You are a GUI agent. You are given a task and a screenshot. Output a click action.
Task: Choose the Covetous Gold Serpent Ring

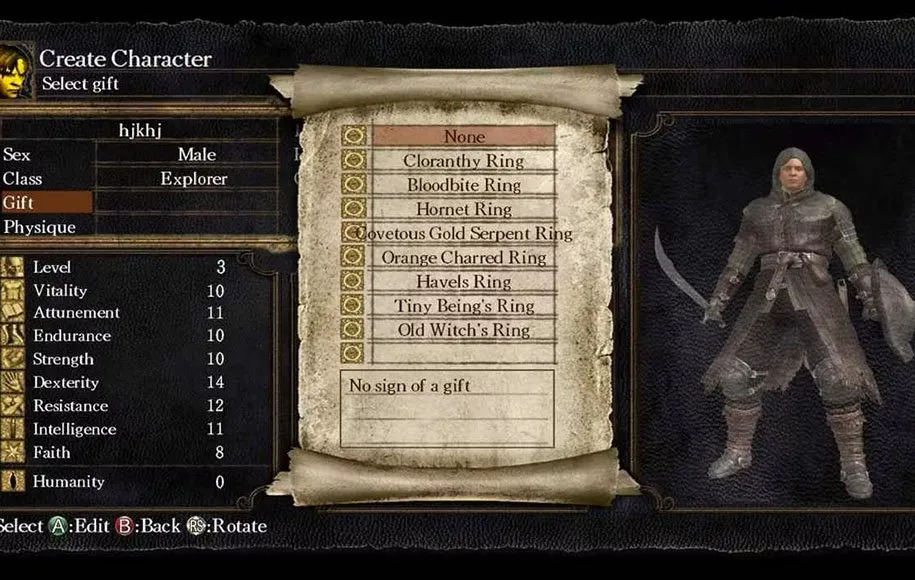[x=463, y=233]
